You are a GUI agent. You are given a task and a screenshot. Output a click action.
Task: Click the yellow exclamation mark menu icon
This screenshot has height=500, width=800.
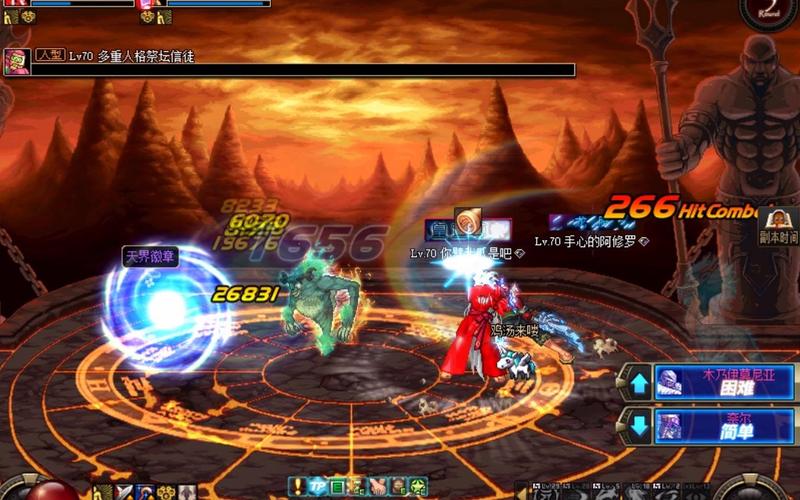click(297, 487)
